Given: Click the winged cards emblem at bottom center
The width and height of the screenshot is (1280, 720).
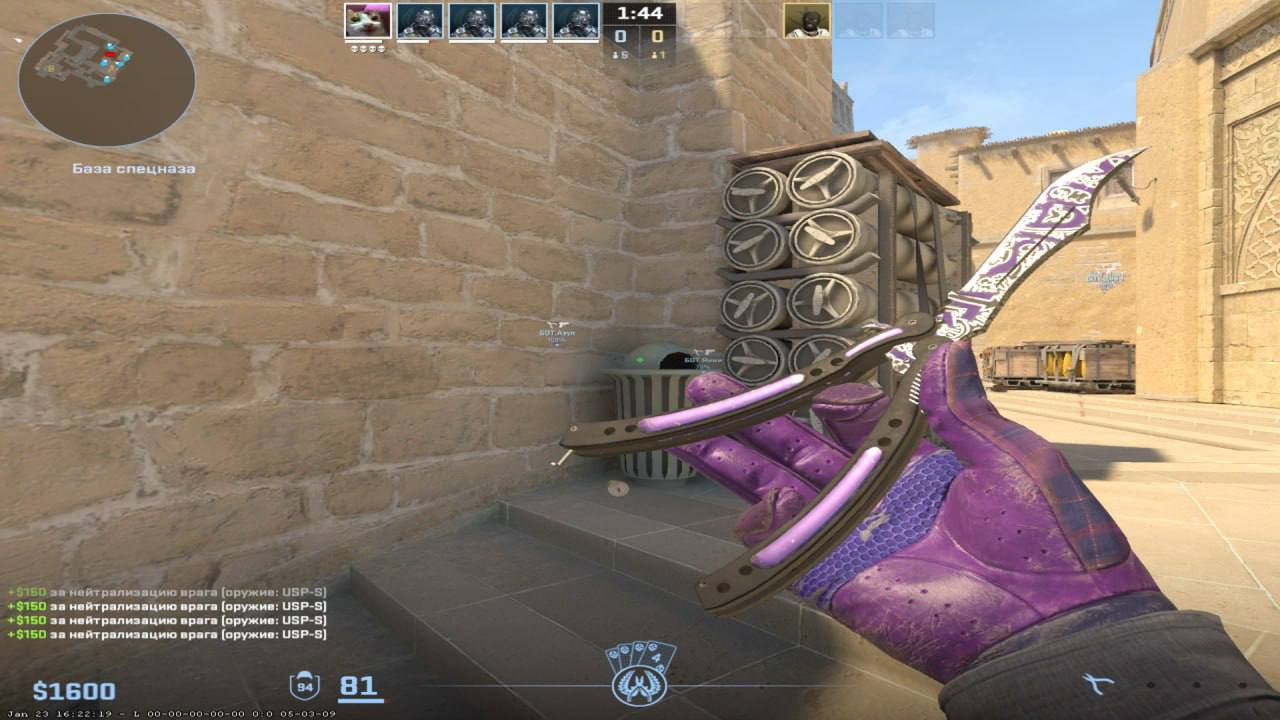Looking at the screenshot, I should tap(640, 675).
